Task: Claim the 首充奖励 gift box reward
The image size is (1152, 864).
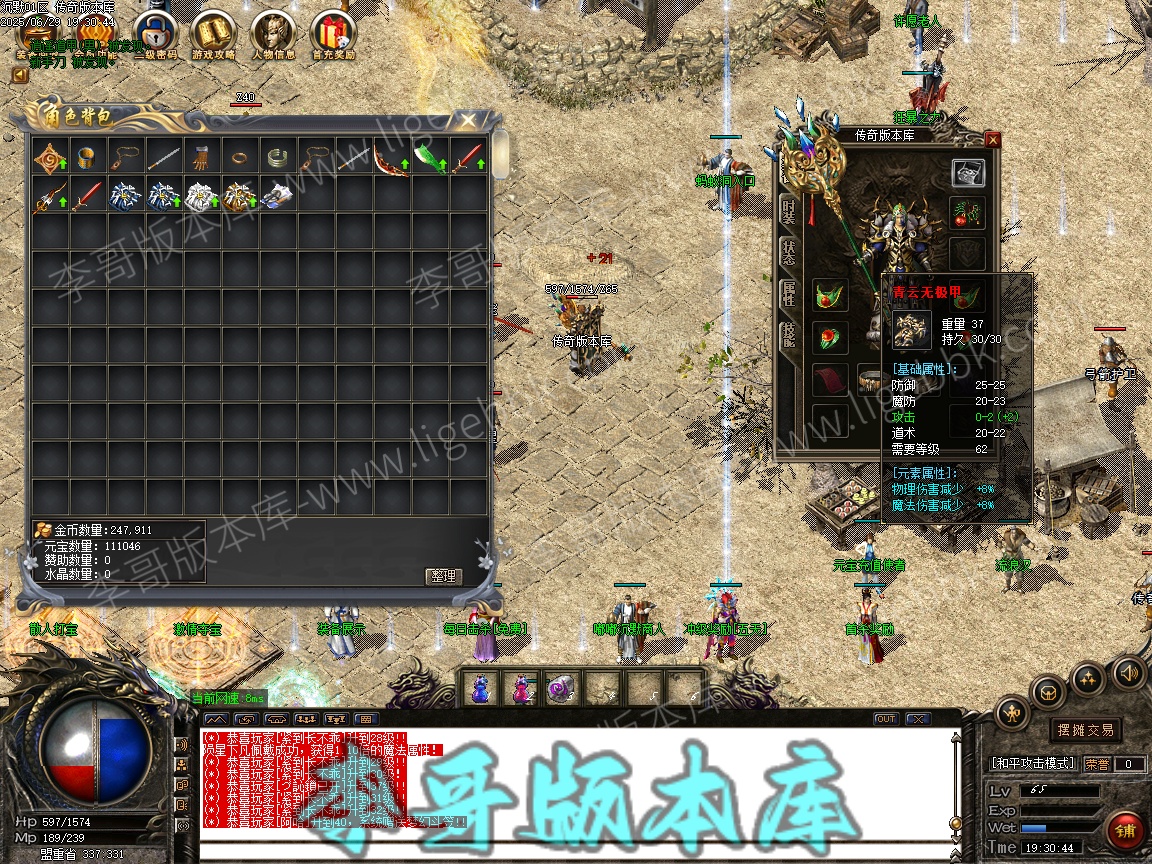Action: tap(331, 35)
